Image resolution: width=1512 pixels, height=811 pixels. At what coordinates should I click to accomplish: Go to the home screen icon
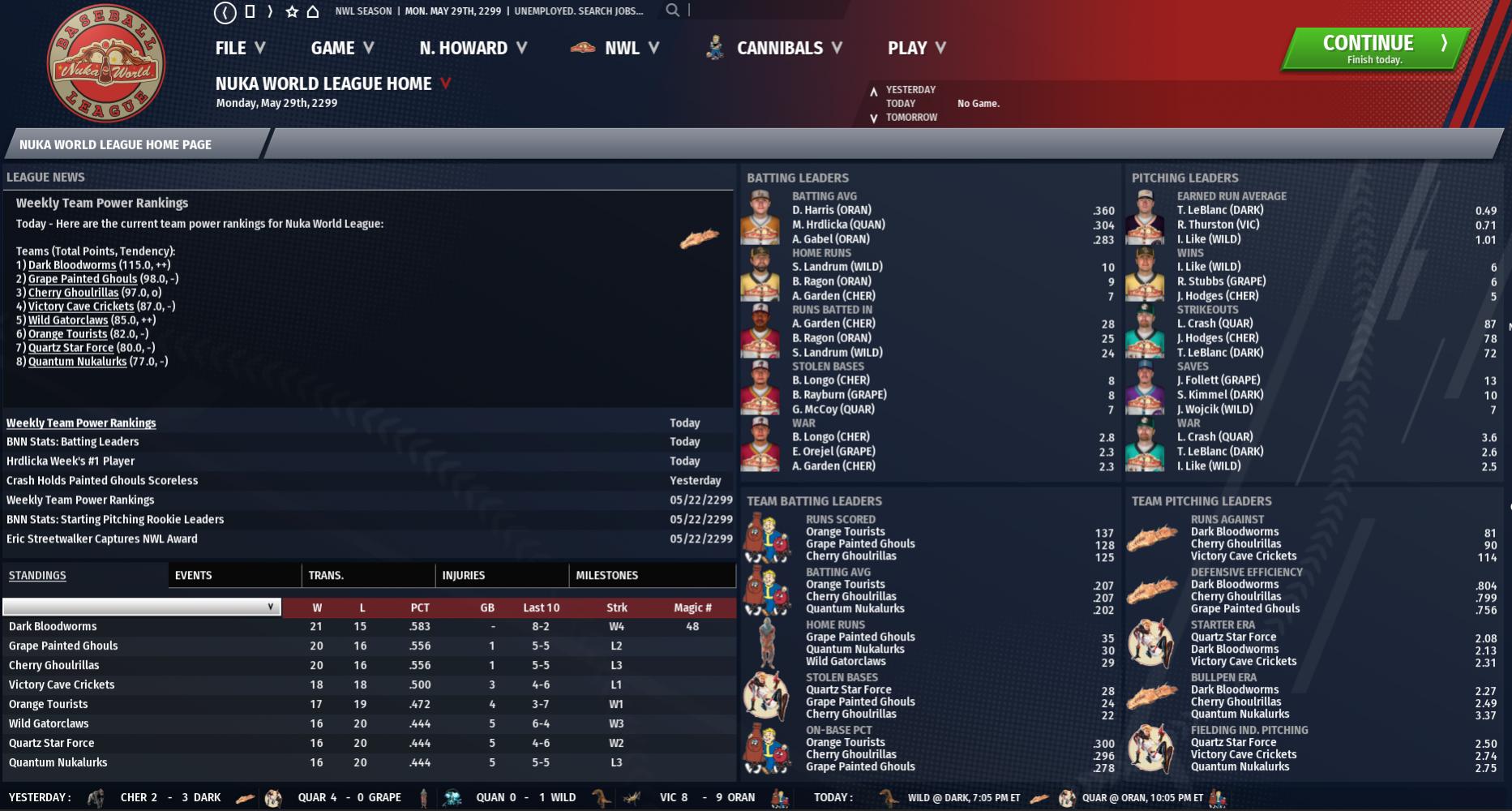[313, 11]
